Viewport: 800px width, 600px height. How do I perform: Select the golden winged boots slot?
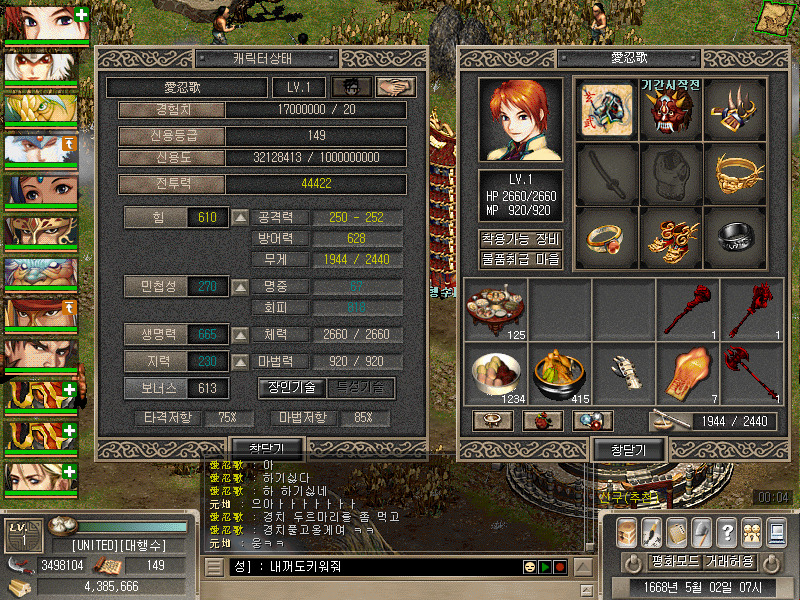[x=670, y=237]
